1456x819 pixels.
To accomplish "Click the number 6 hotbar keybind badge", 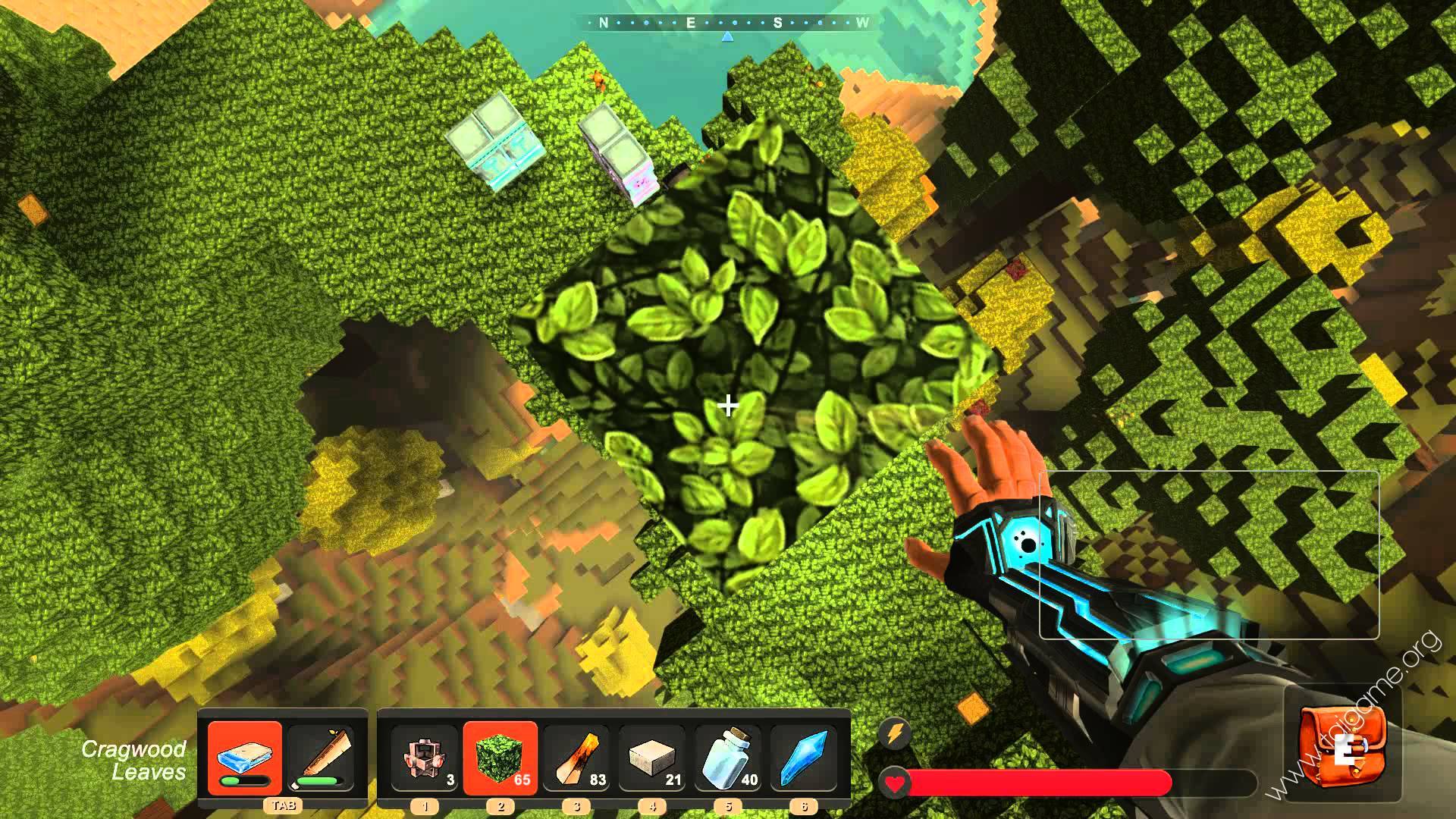I will 806,806.
